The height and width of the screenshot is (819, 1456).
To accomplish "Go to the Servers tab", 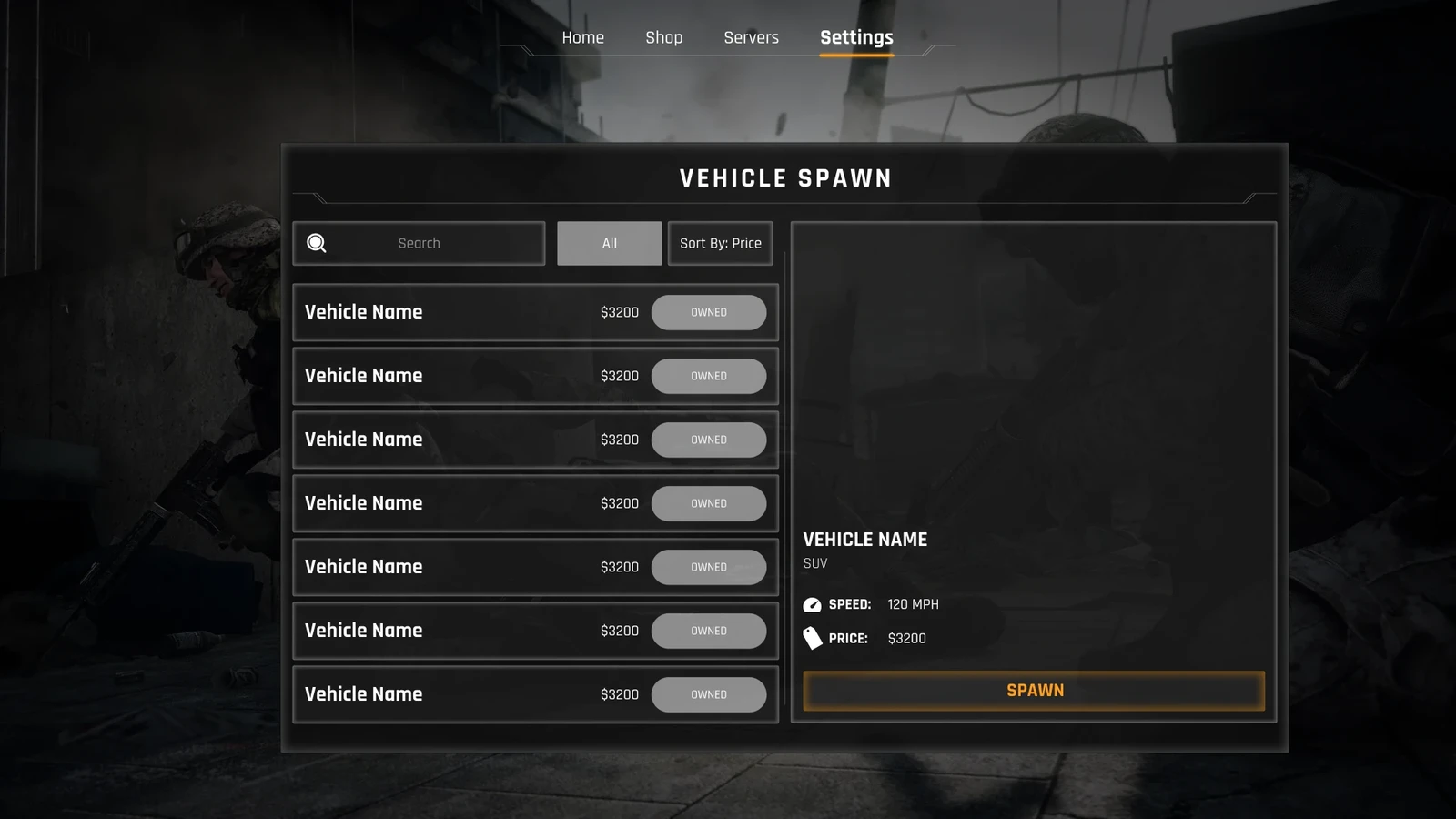I will point(751,37).
